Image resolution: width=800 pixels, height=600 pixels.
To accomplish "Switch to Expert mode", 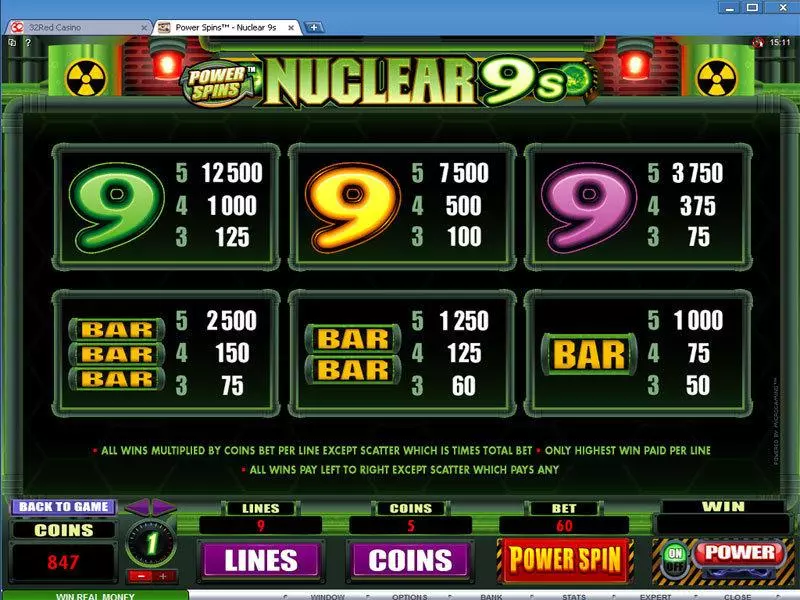I will 655,595.
